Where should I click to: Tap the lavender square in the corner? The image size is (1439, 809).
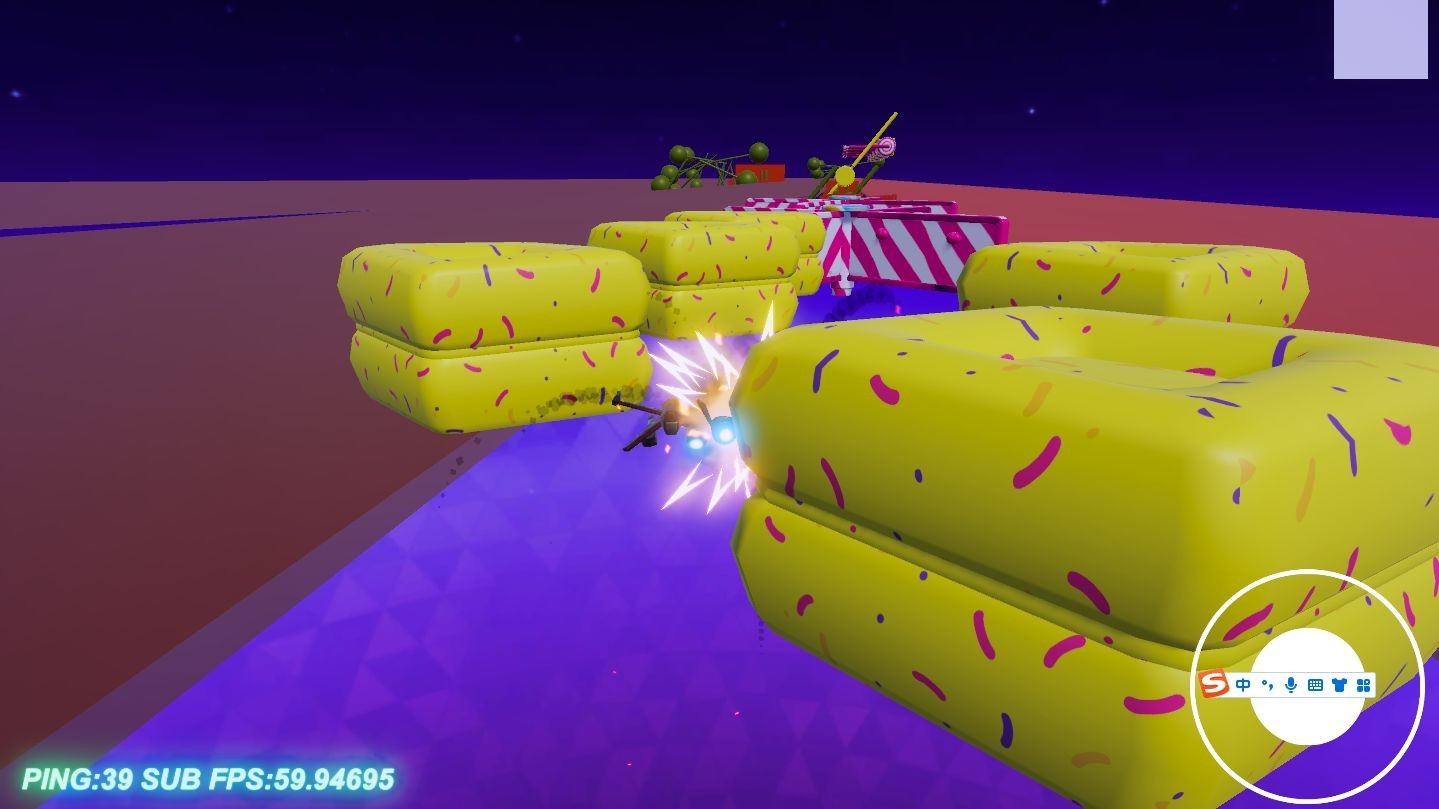[x=1380, y=39]
